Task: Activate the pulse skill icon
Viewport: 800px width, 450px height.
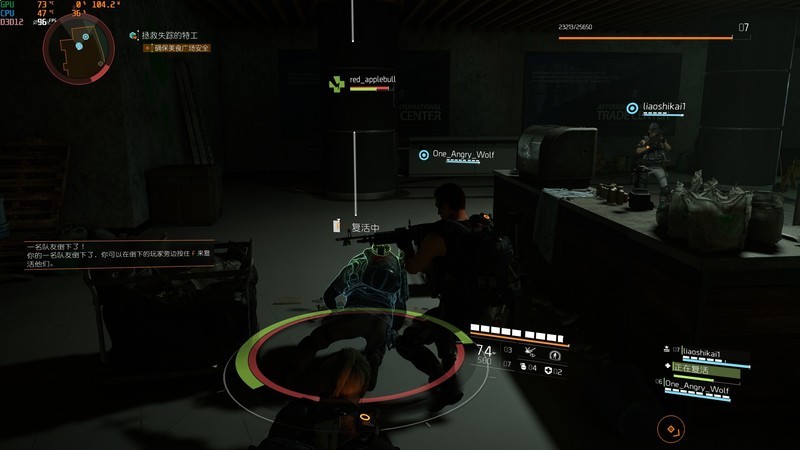Action: click(x=555, y=354)
